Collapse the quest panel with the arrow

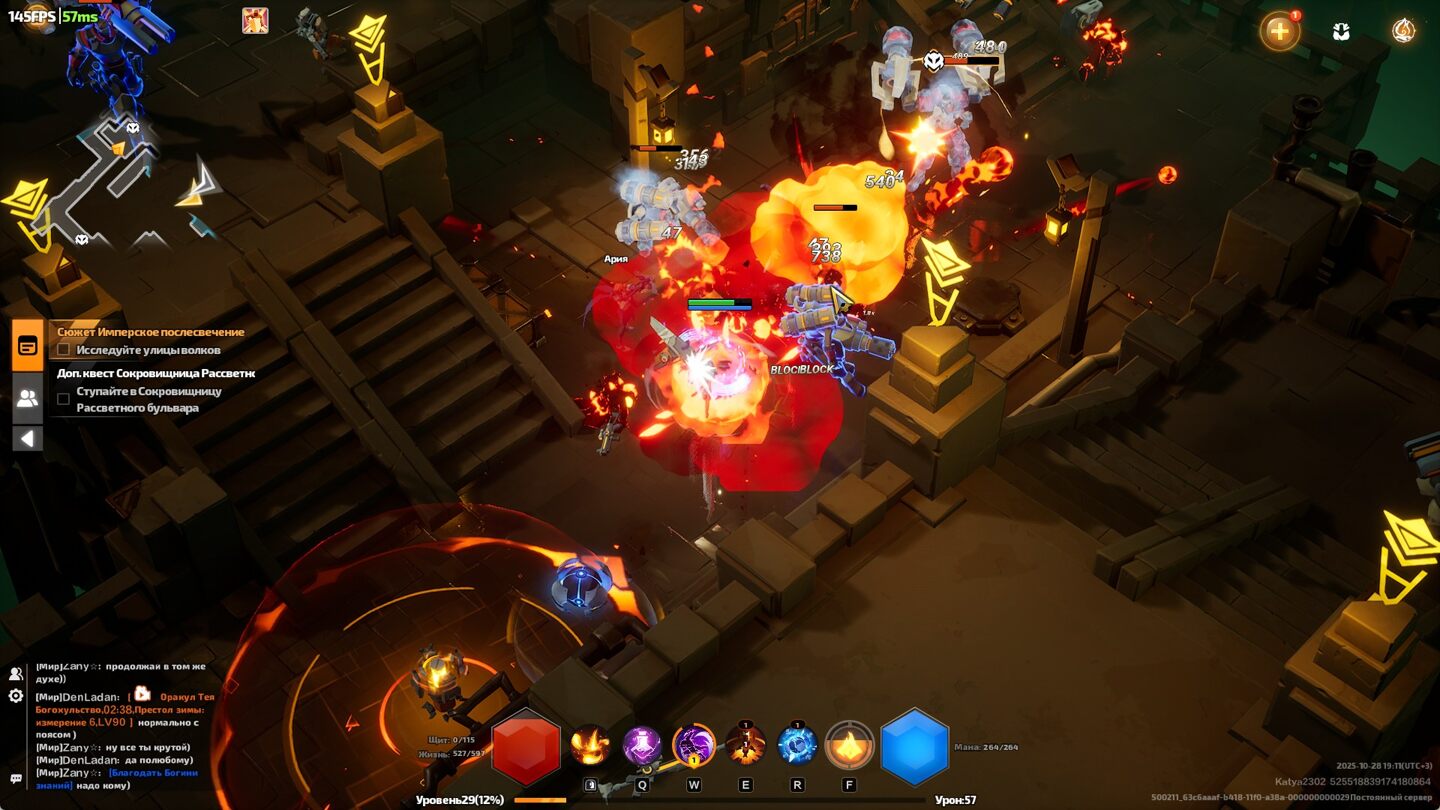28,438
